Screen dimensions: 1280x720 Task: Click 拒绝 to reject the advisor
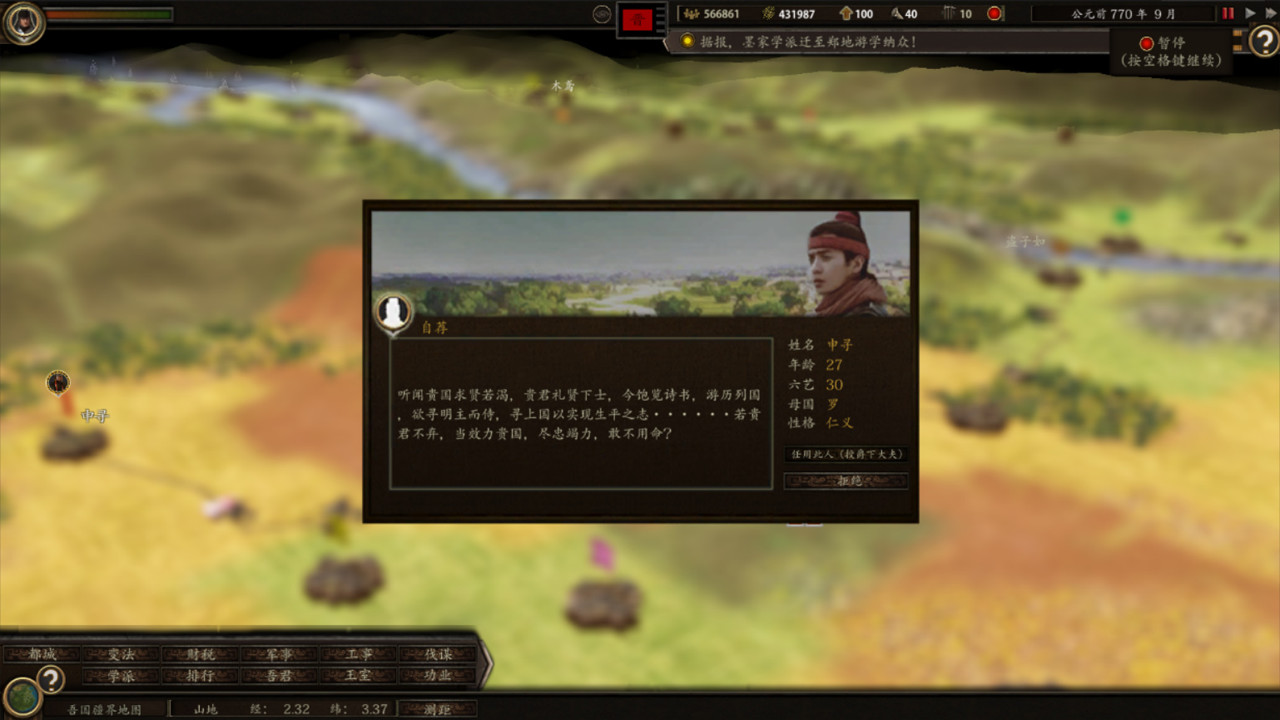[845, 481]
